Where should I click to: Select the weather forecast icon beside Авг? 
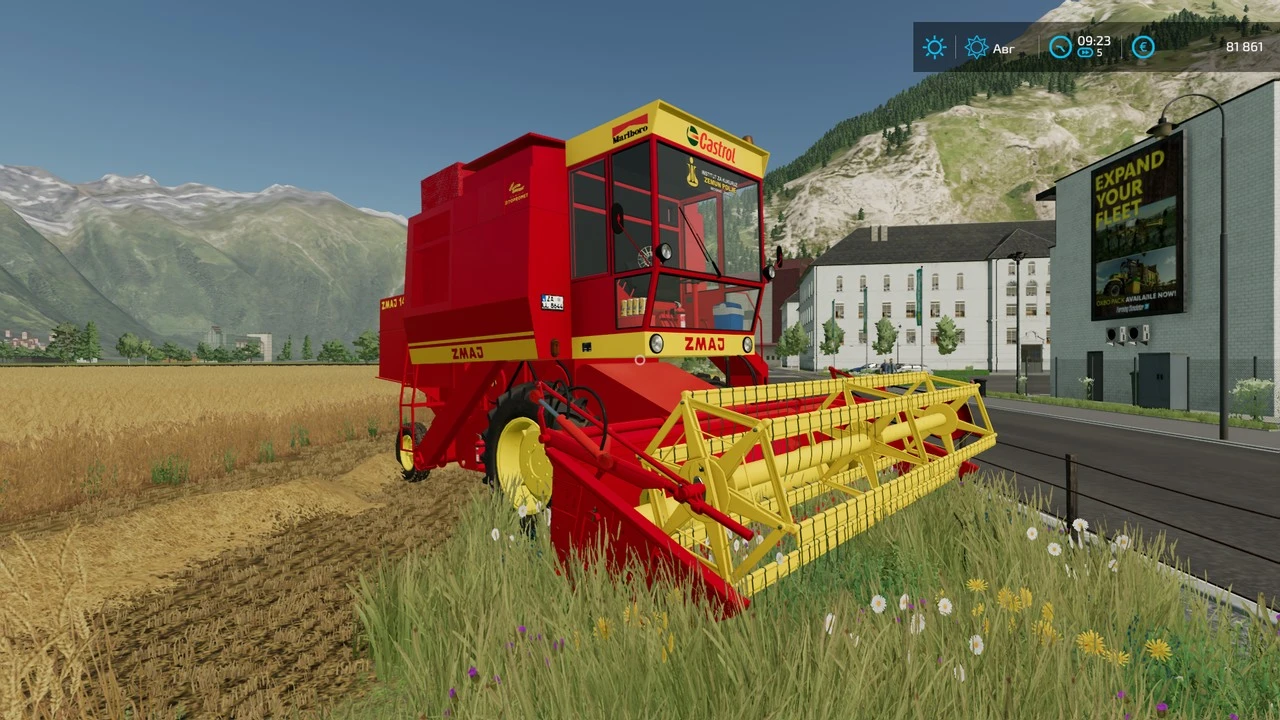click(976, 48)
